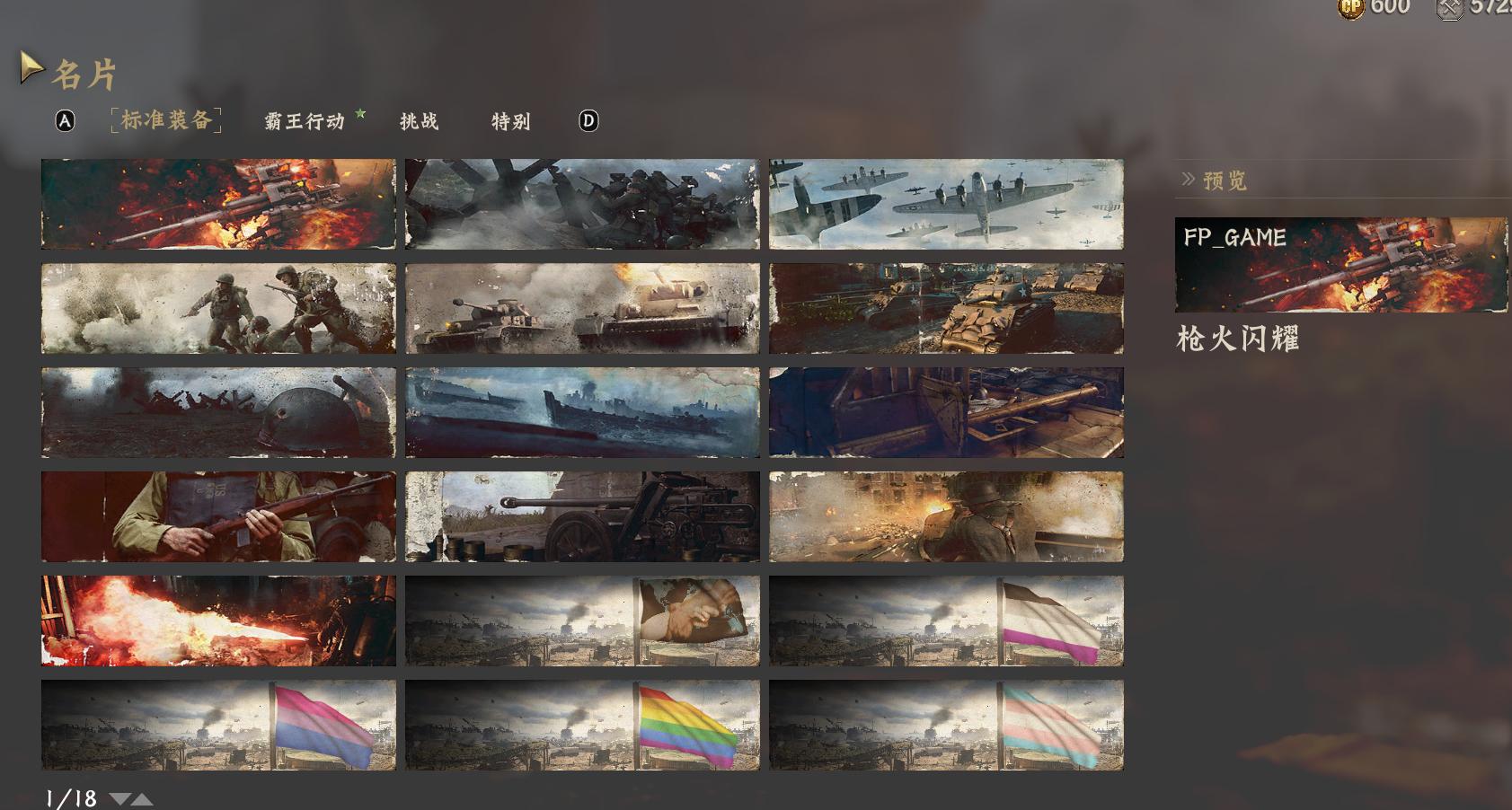The width and height of the screenshot is (1512, 810).
Task: Pick the black grey white purple flag card
Action: [946, 621]
